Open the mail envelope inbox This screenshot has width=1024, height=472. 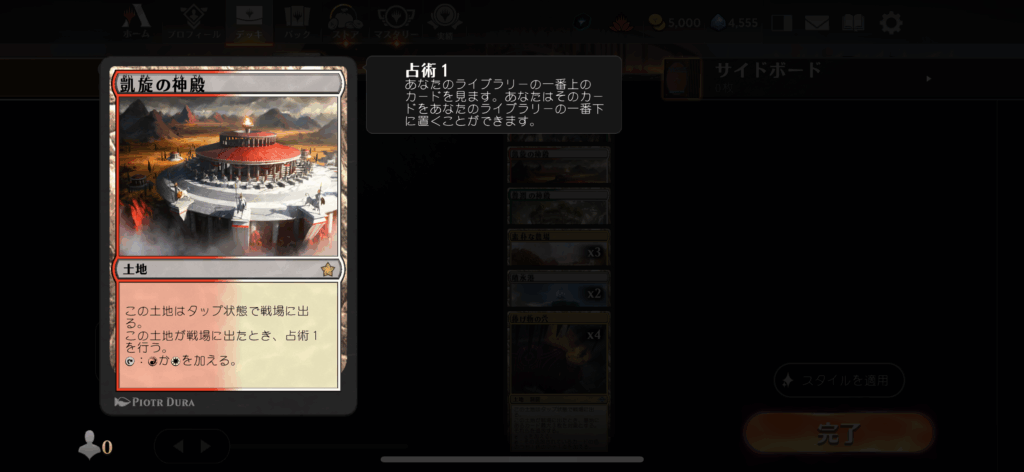coord(818,22)
